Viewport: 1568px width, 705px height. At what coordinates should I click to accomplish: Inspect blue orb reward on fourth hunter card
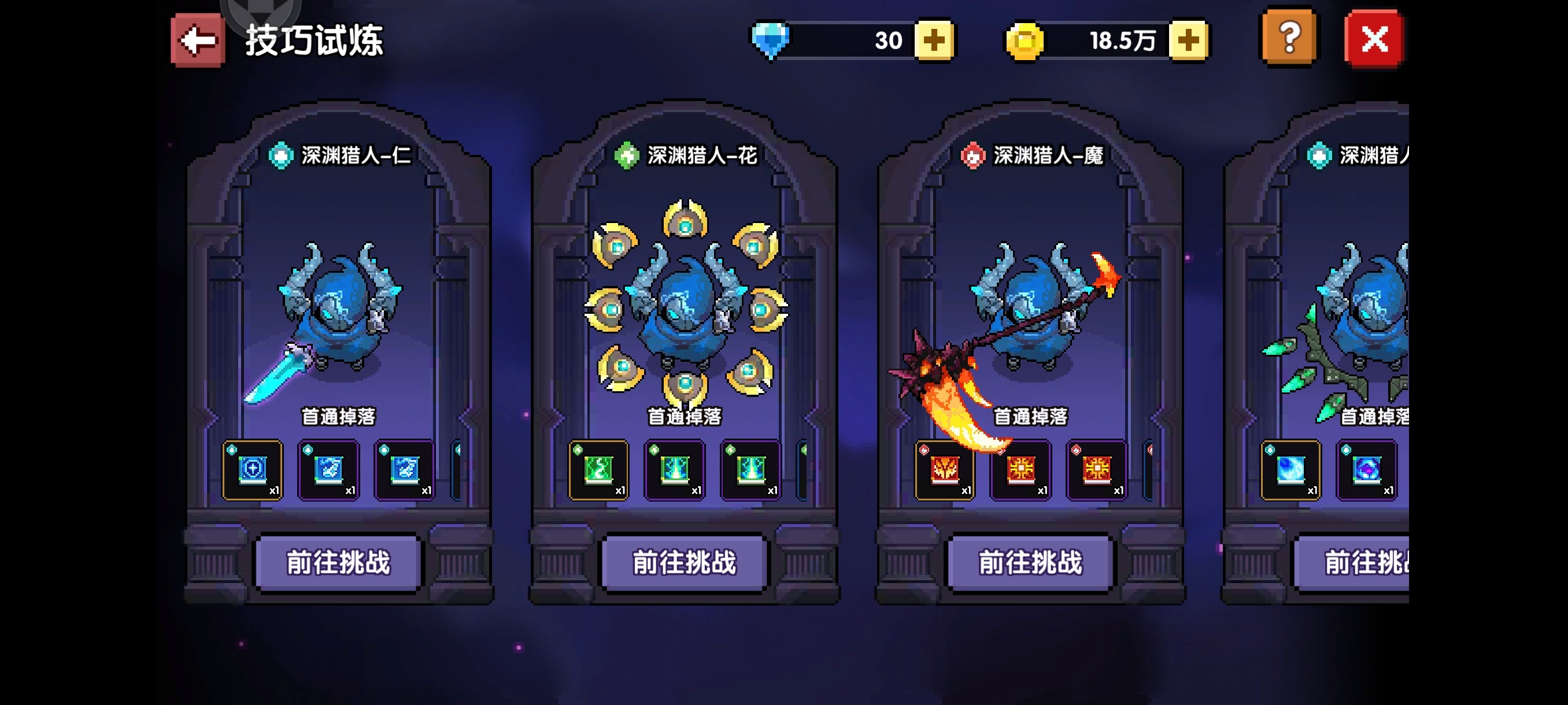click(1290, 470)
